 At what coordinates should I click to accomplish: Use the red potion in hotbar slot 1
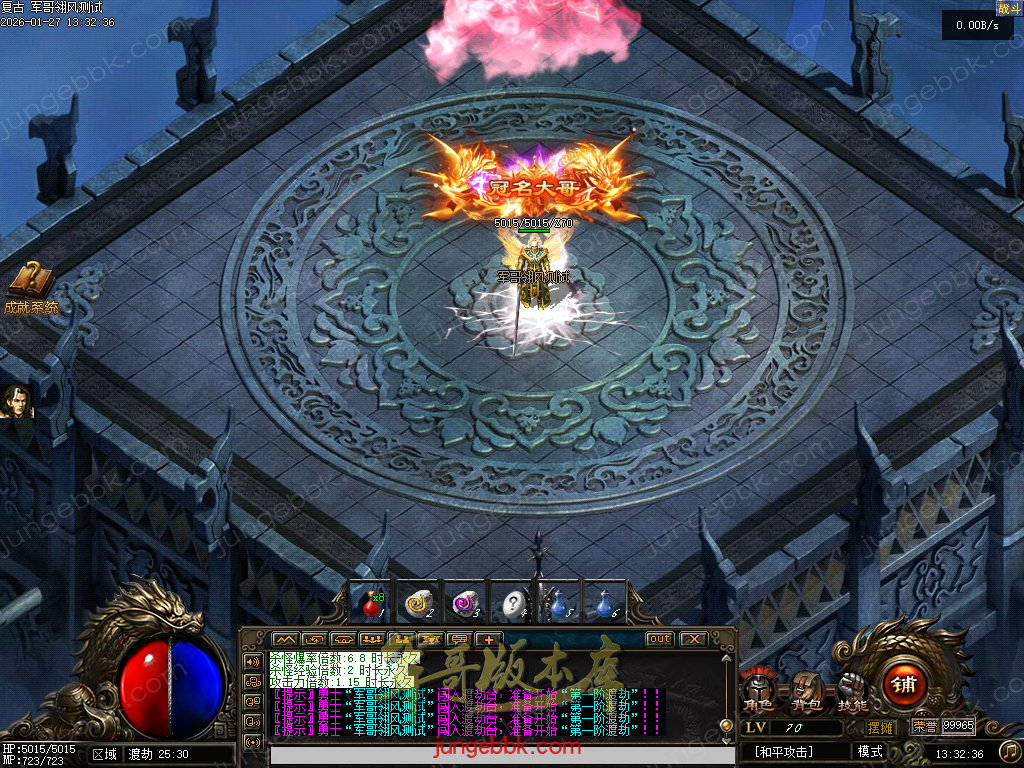372,604
